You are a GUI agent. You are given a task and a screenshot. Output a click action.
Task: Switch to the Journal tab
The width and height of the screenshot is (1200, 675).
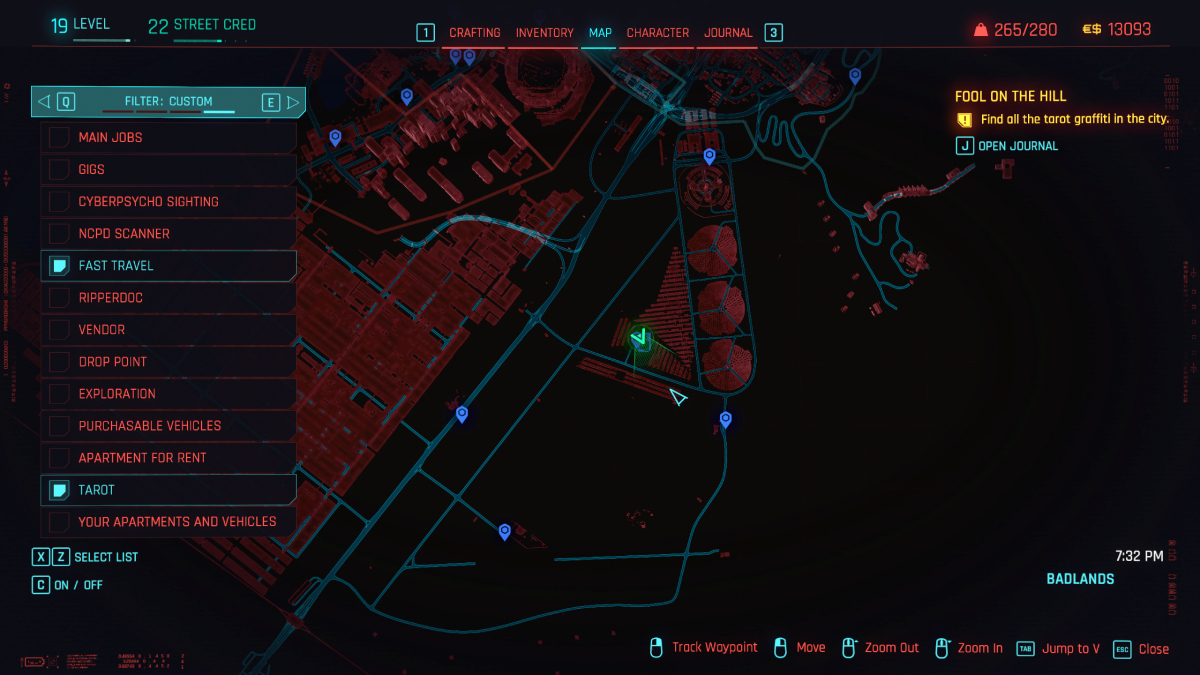click(x=728, y=33)
